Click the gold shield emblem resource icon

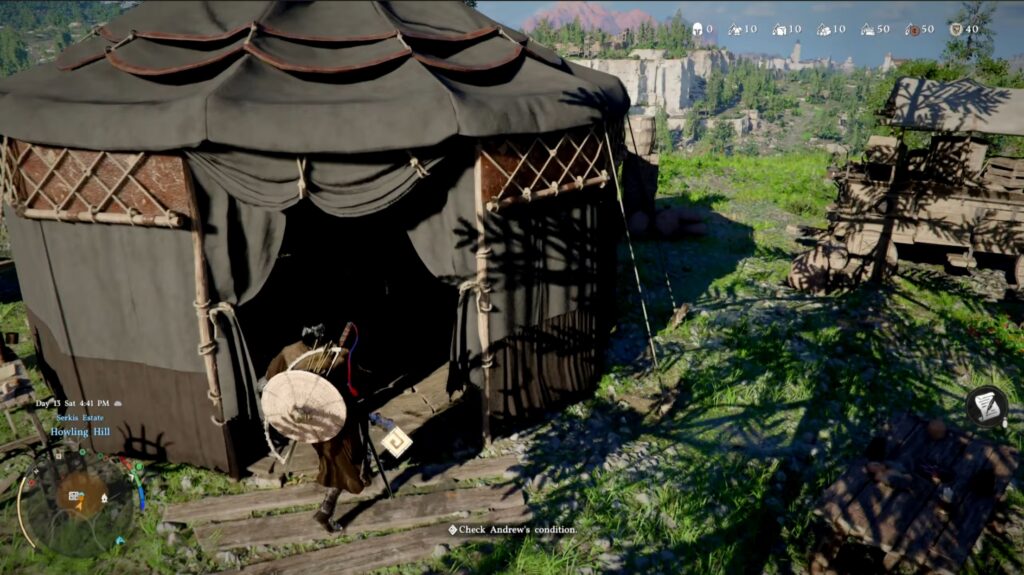tap(955, 29)
